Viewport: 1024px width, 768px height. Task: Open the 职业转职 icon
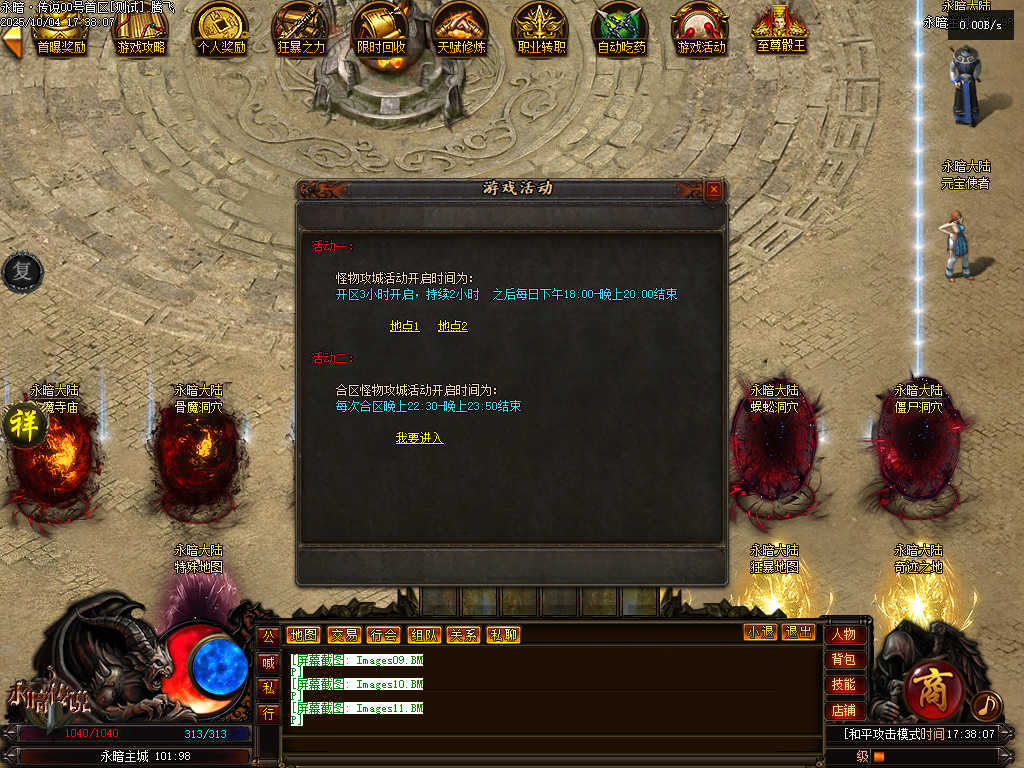click(541, 28)
